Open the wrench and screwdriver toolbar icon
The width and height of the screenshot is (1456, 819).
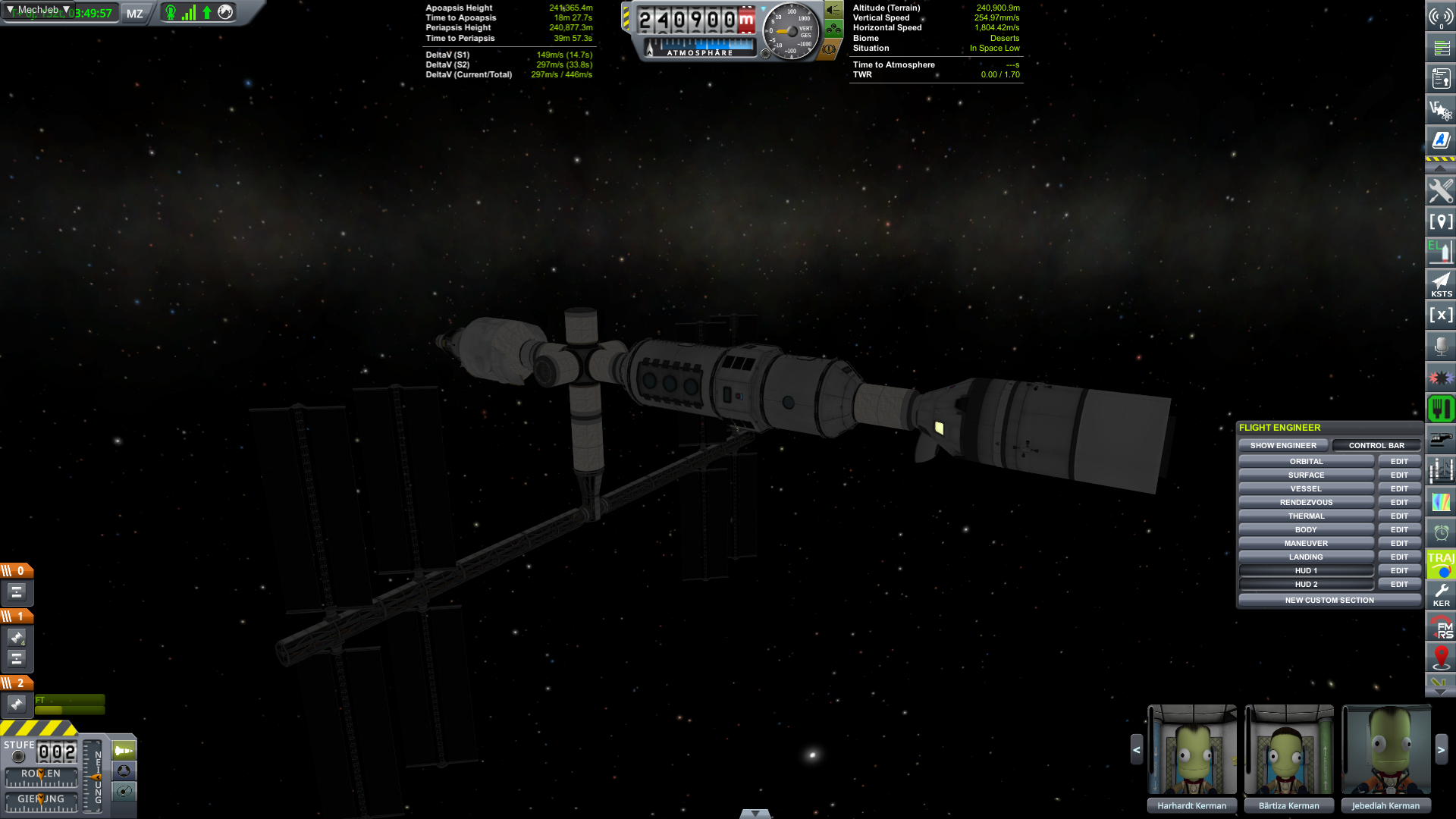click(1441, 191)
